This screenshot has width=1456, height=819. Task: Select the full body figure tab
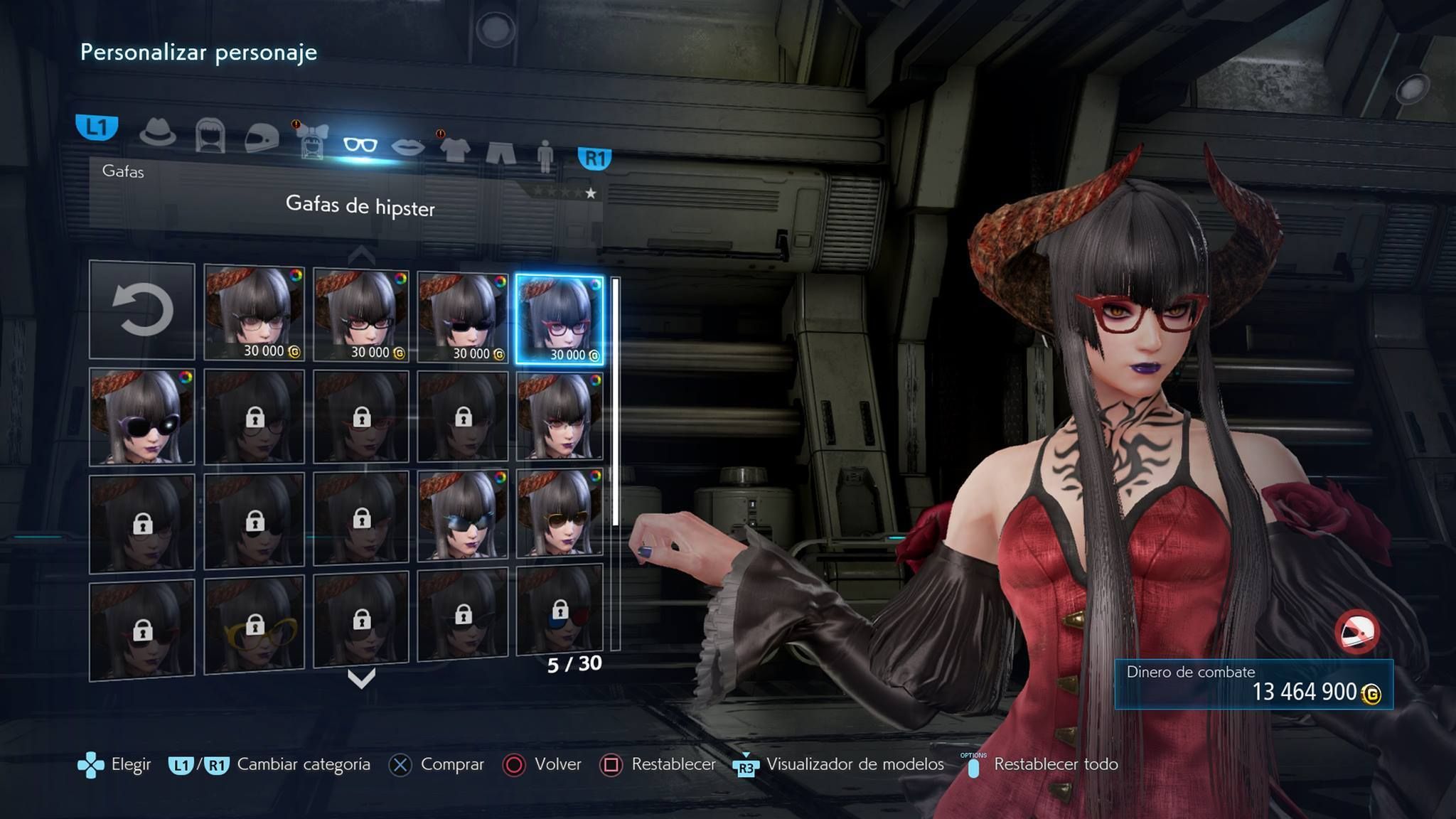[545, 155]
